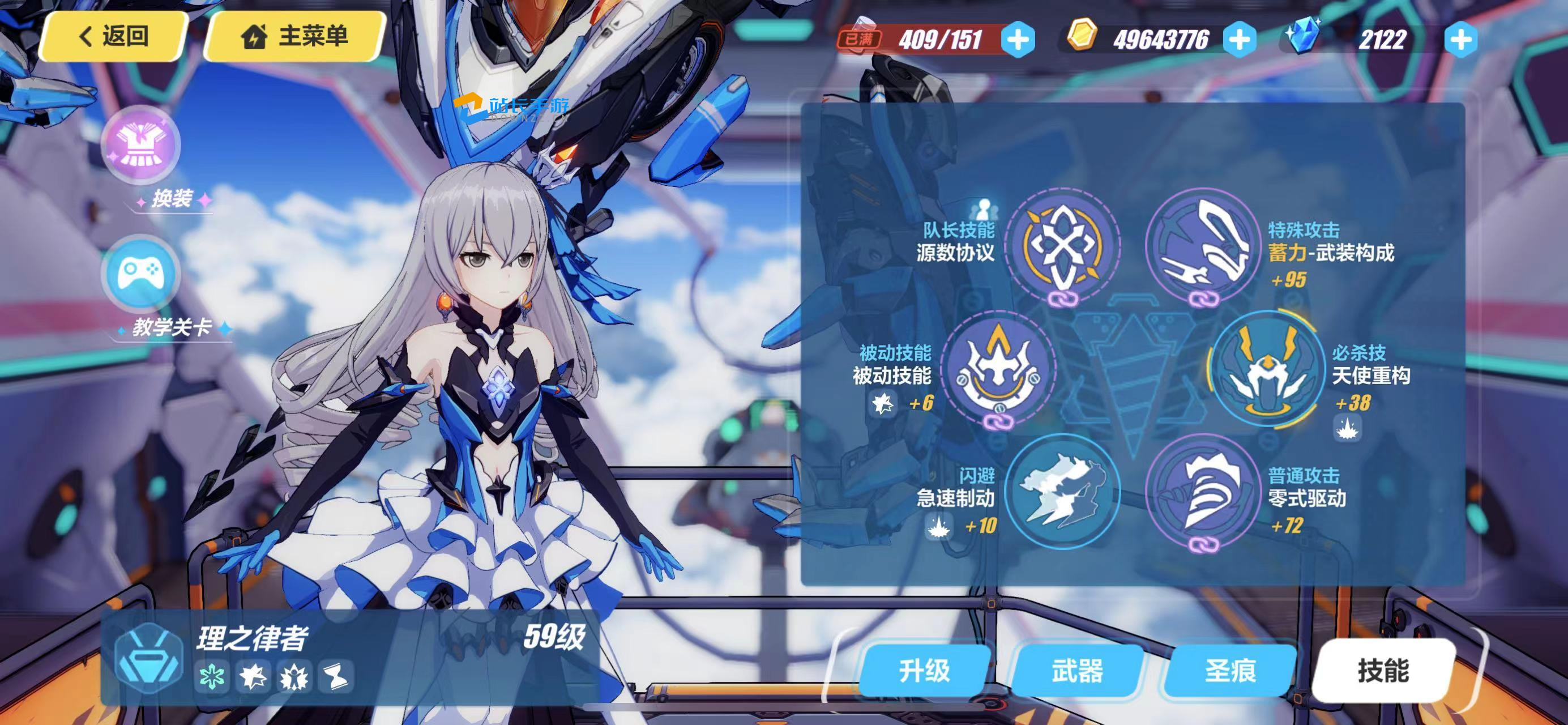Select the 天使重构 ultimate skill icon
The width and height of the screenshot is (1568, 725).
pos(1267,369)
